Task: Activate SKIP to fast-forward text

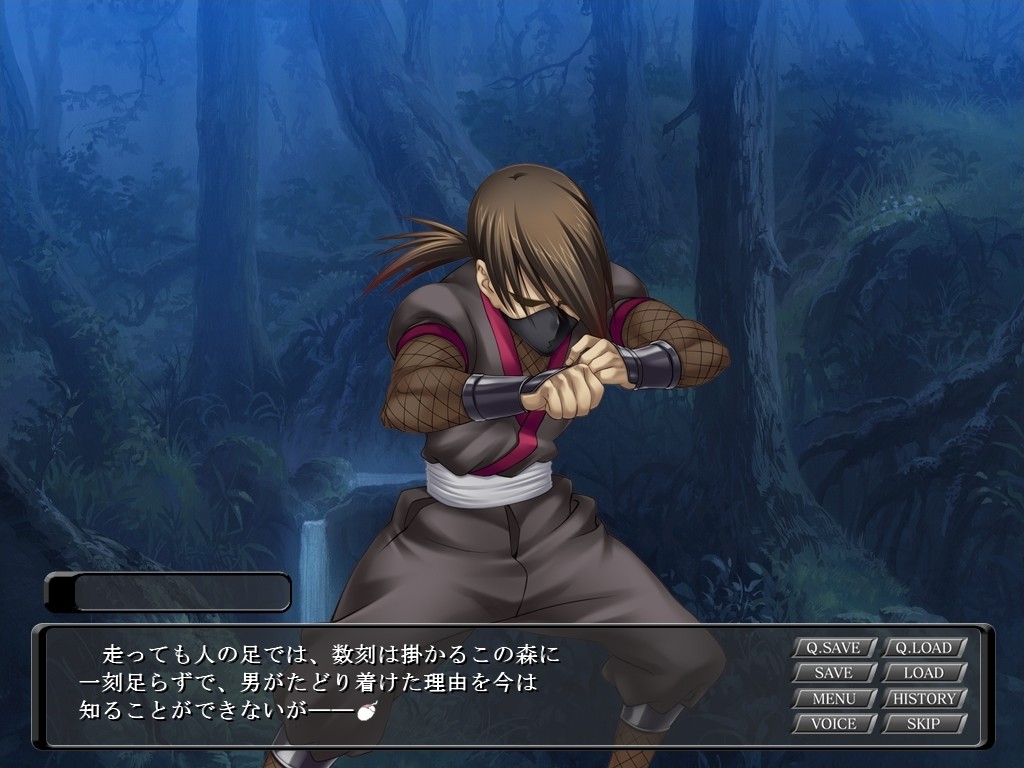Action: pos(924,723)
